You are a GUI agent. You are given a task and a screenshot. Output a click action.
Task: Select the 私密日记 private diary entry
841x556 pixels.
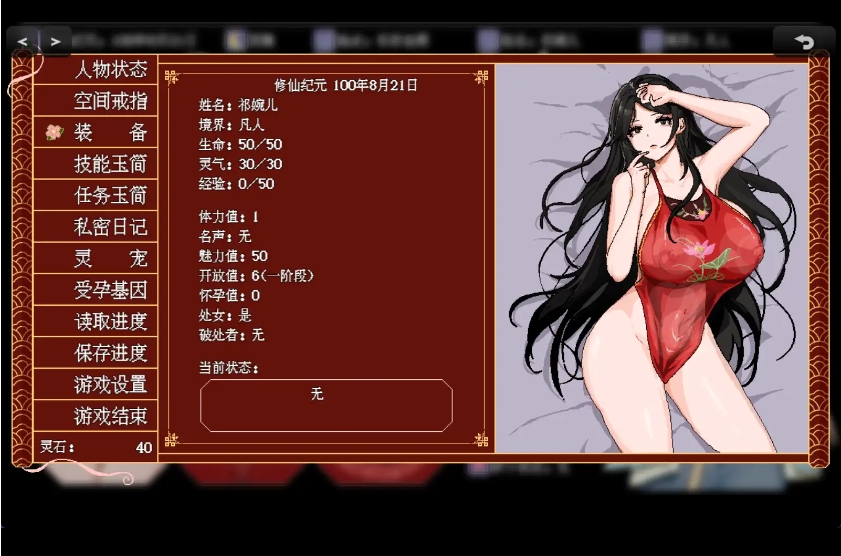point(110,227)
